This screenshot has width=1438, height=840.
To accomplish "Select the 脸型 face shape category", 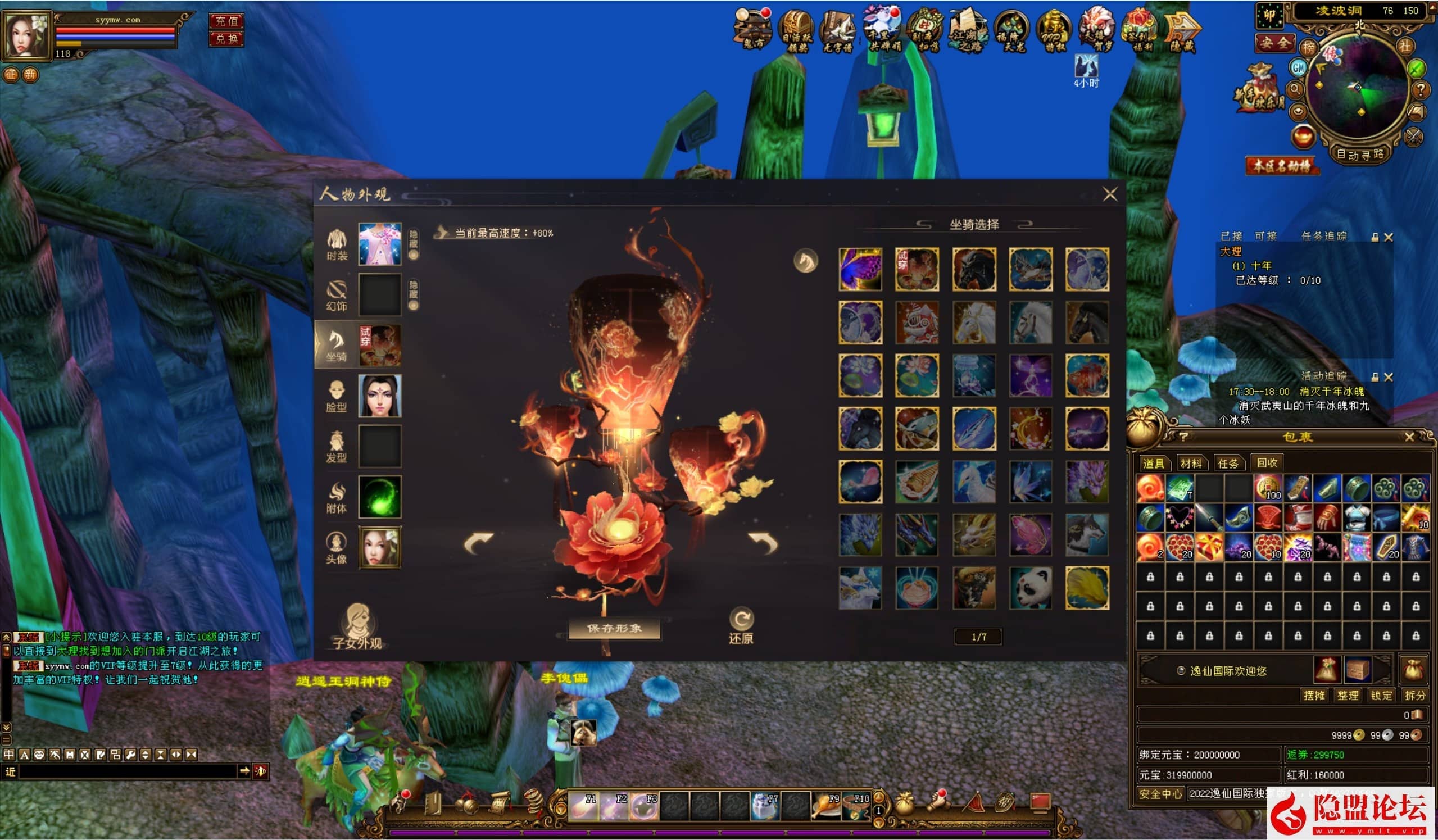I will click(x=336, y=396).
